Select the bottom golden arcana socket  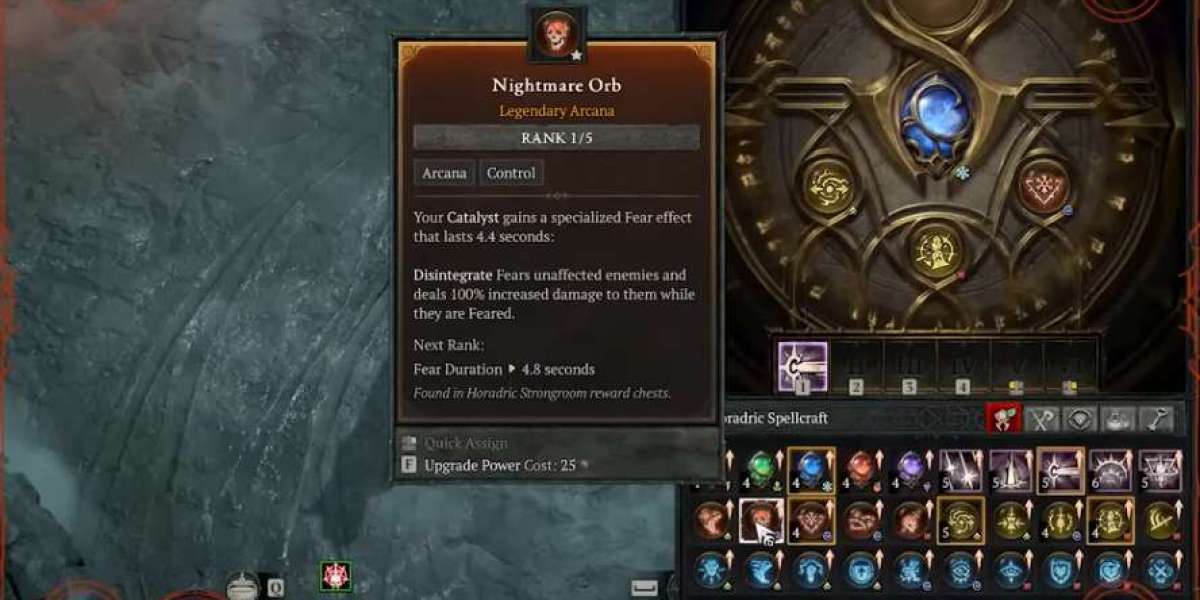click(x=935, y=250)
